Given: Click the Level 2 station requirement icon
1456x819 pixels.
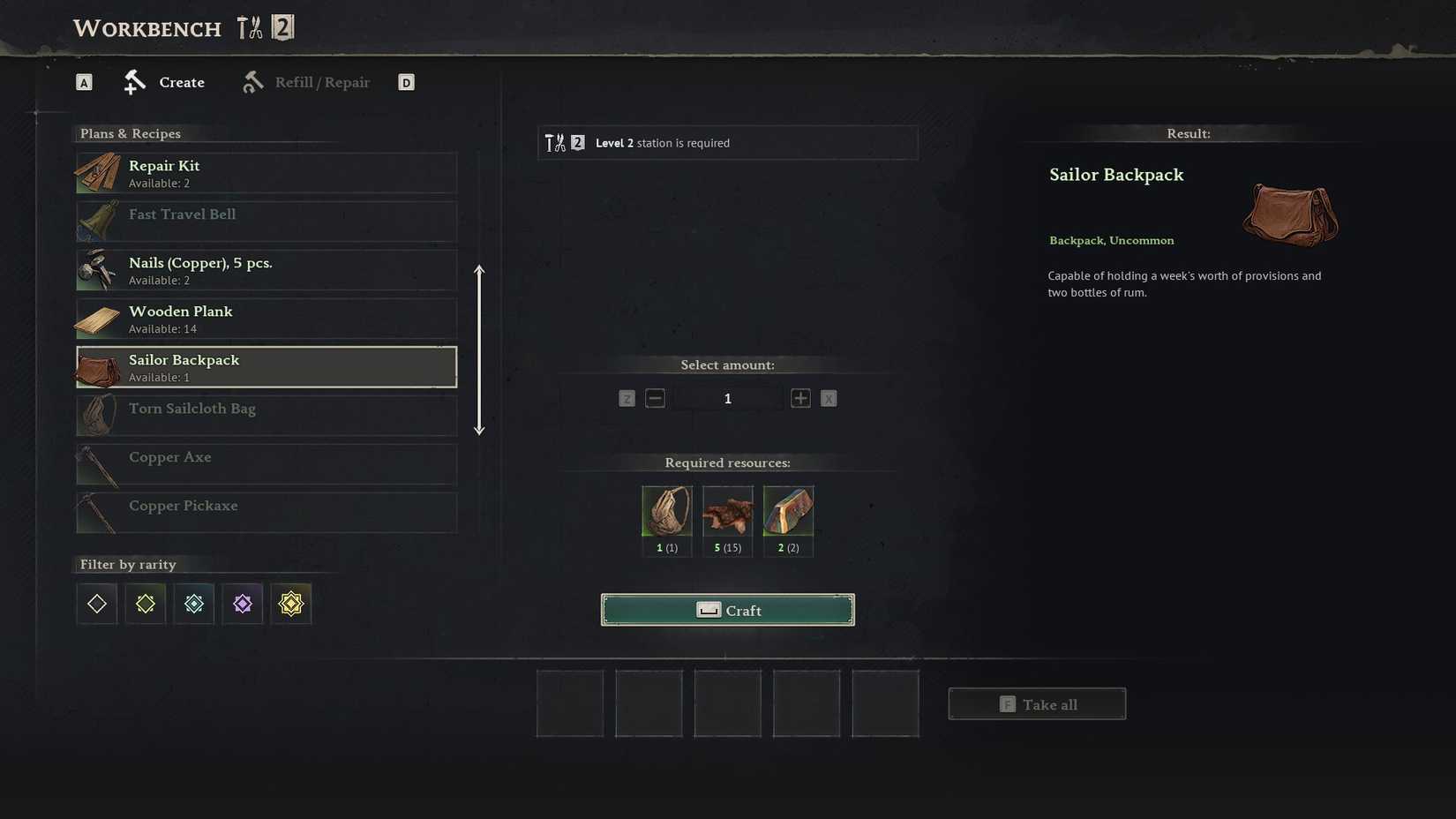Looking at the screenshot, I should [563, 142].
